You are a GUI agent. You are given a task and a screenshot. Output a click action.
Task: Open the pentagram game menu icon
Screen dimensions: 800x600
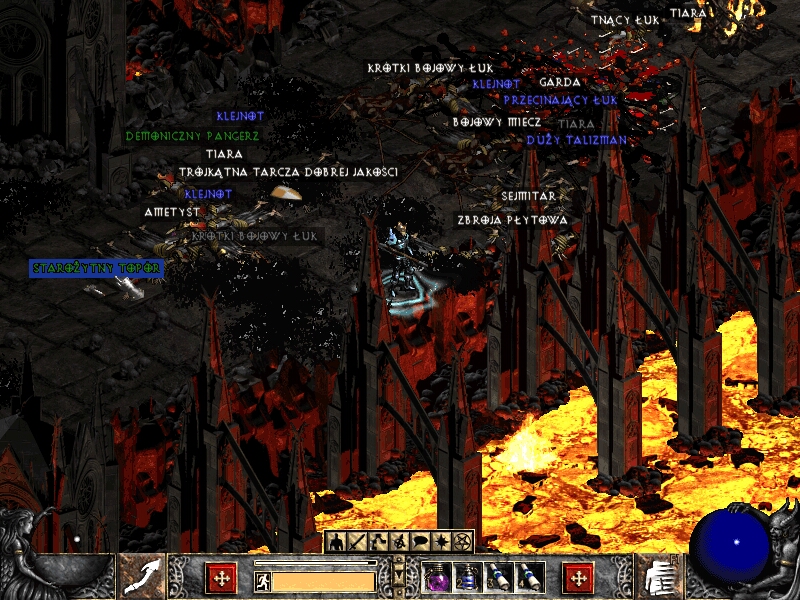[x=462, y=542]
